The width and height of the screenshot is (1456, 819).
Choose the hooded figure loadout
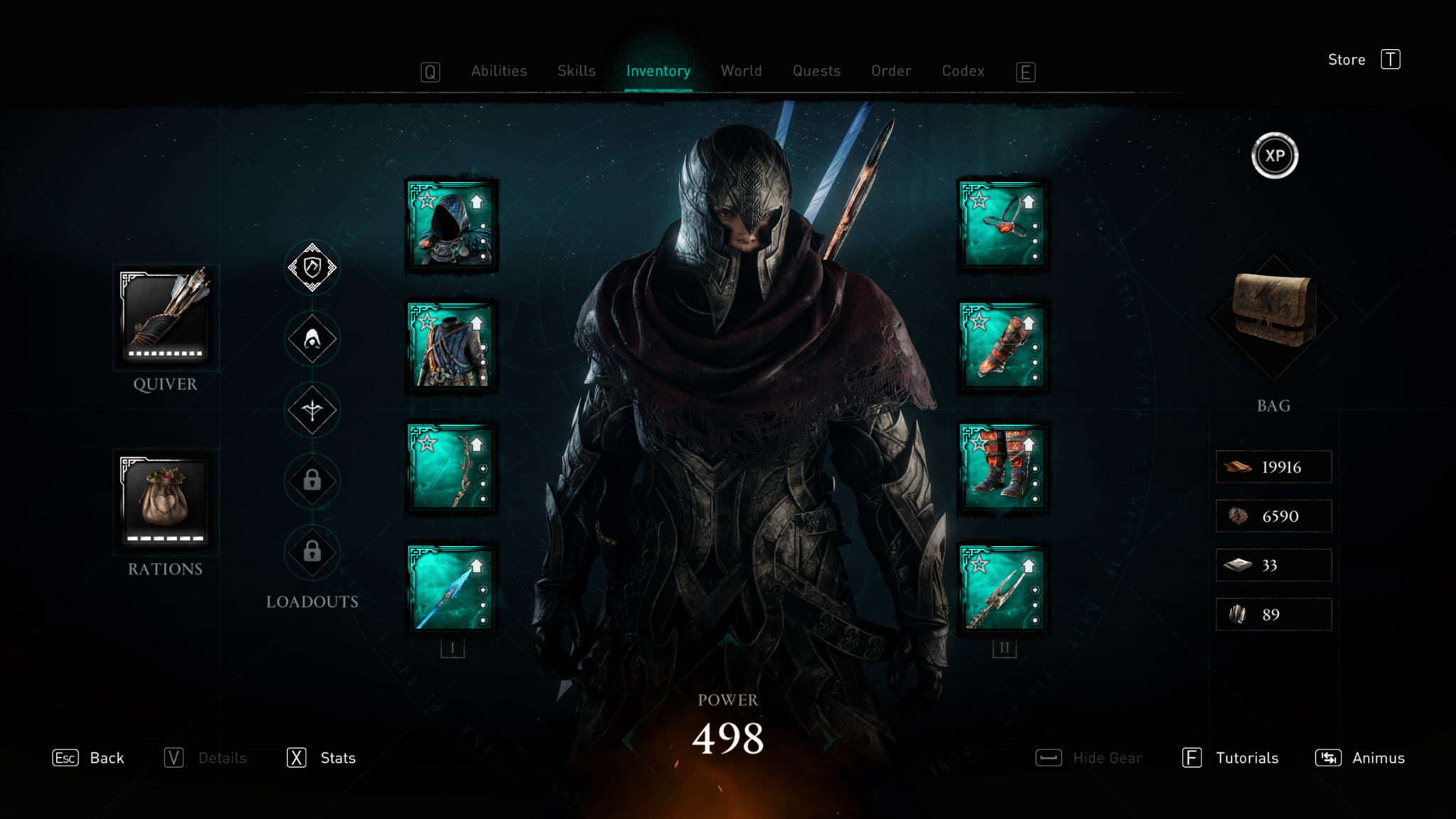[x=312, y=339]
